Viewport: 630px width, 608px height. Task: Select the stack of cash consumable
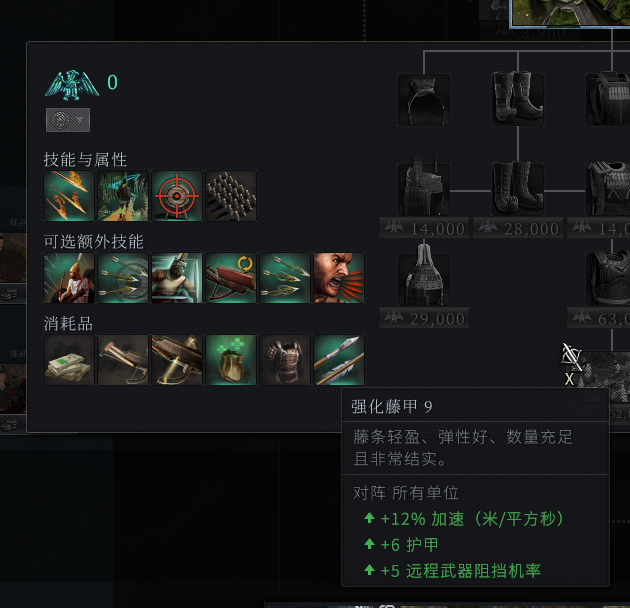click(69, 360)
